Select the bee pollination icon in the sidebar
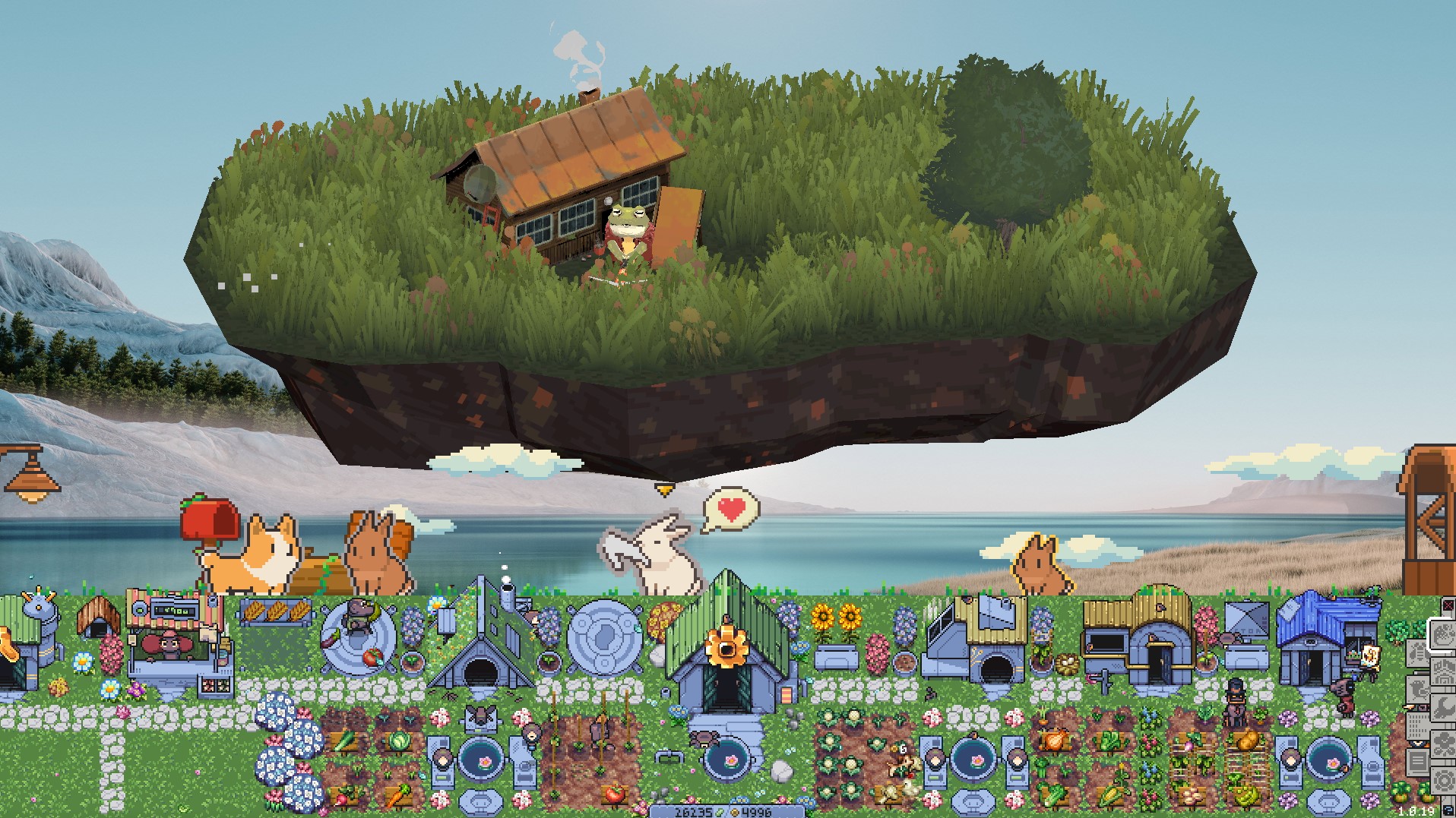 pyautogui.click(x=1417, y=652)
